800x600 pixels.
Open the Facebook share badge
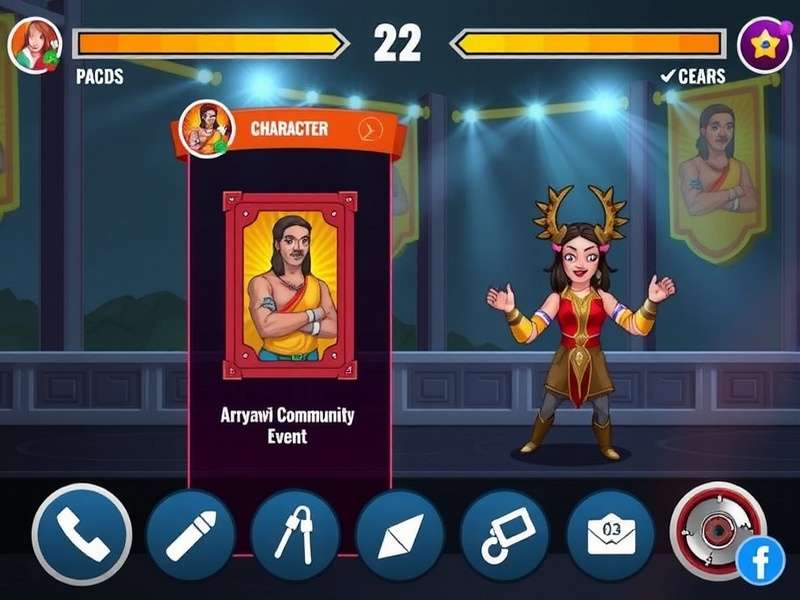pos(761,561)
